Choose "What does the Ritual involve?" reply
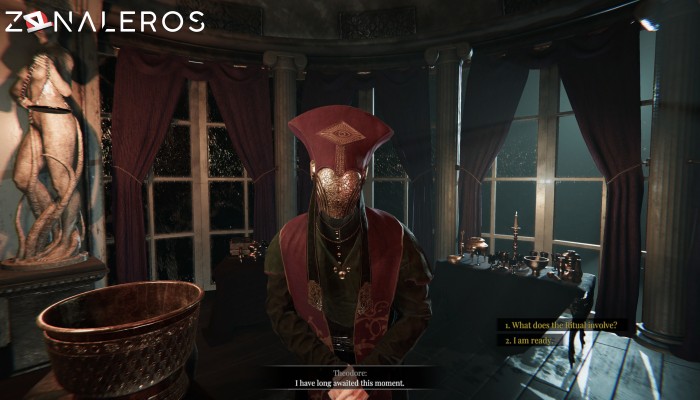Viewport: 700px width, 400px height. point(567,325)
